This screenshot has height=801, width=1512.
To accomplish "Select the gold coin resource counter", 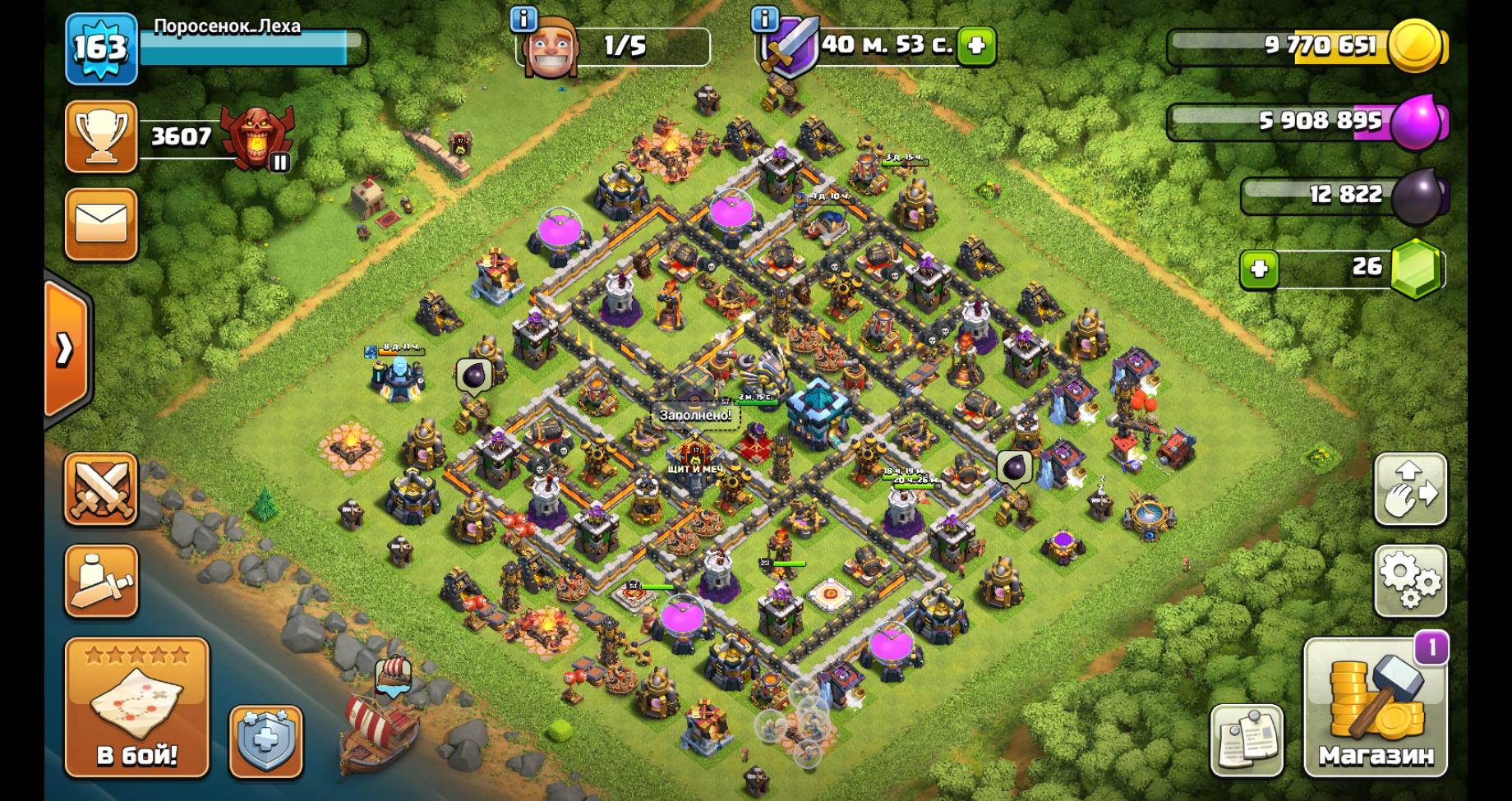I will 1307,46.
